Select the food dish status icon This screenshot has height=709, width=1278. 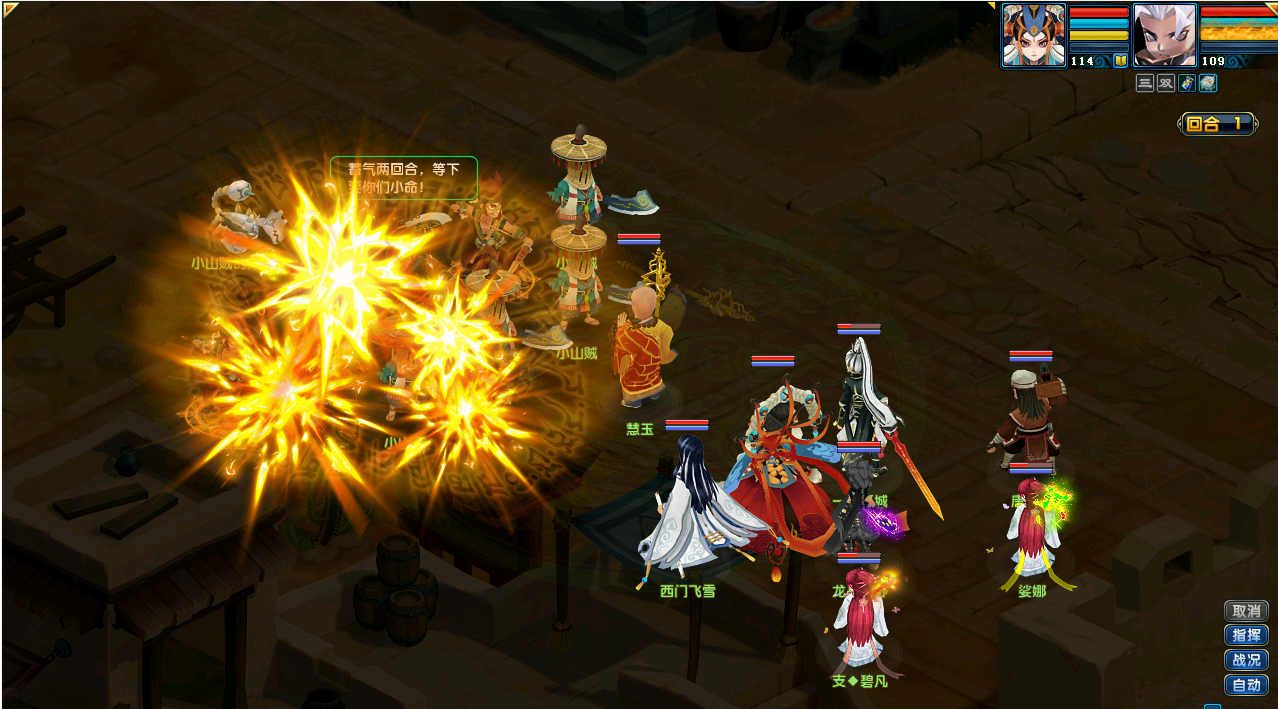(1208, 83)
